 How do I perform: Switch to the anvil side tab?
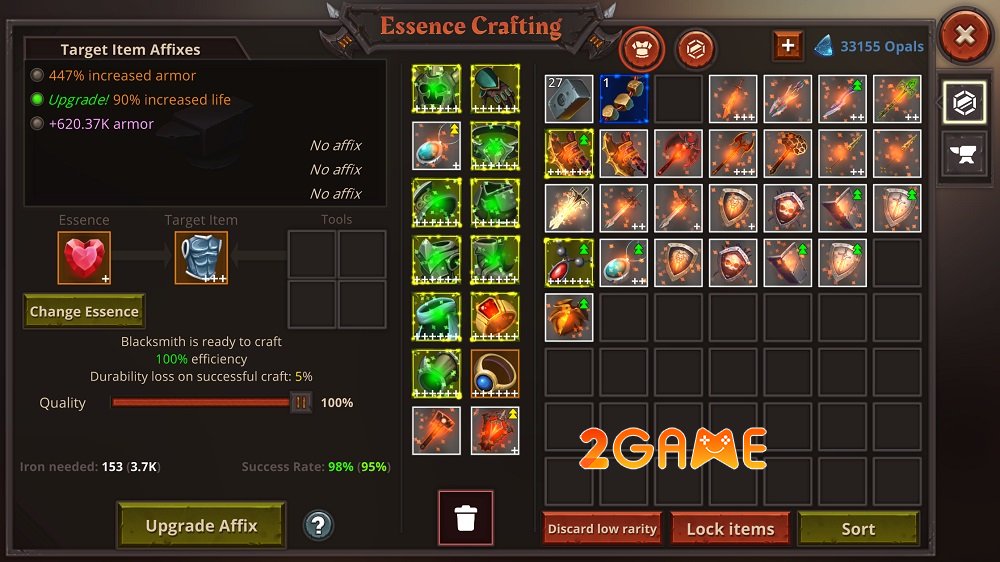pos(964,154)
